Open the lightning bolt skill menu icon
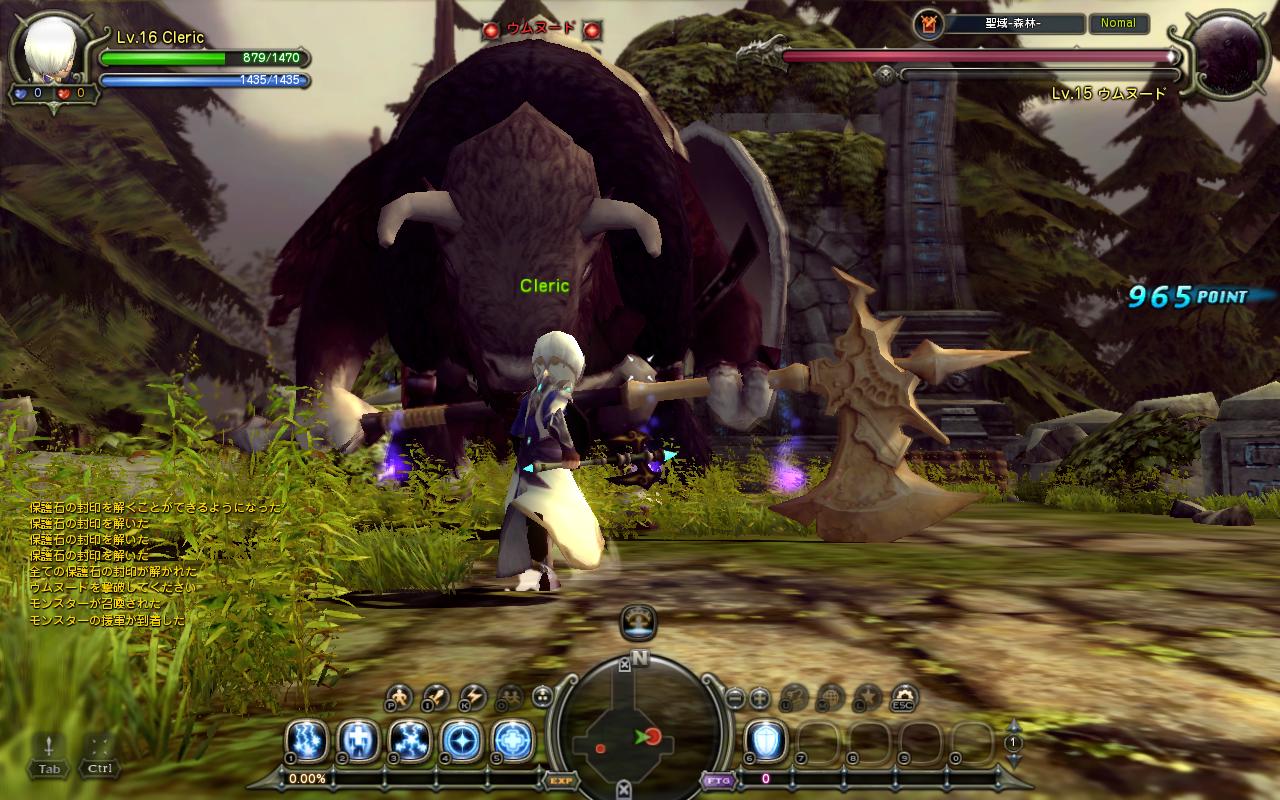The width and height of the screenshot is (1280, 800). (472, 696)
